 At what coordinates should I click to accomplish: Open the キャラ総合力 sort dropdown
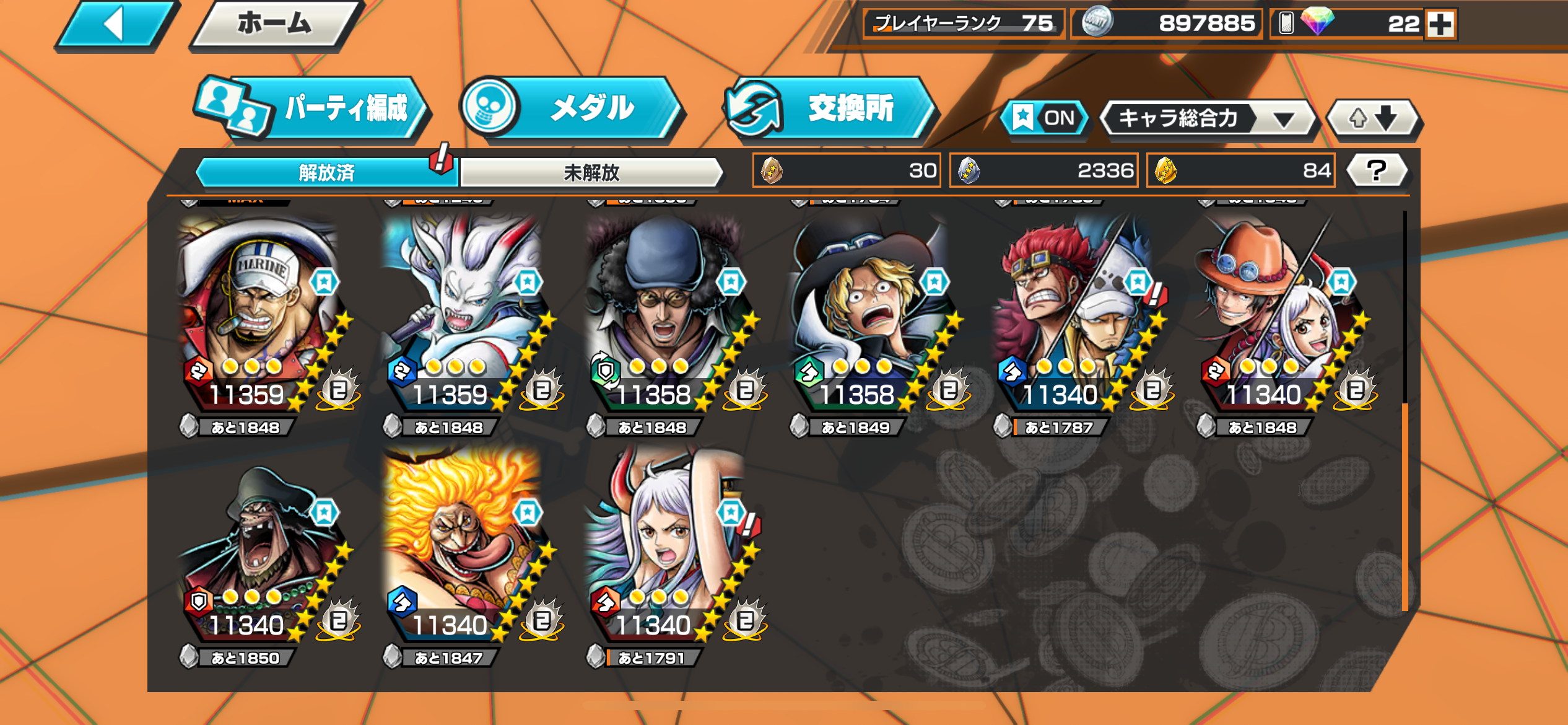pyautogui.click(x=1208, y=118)
